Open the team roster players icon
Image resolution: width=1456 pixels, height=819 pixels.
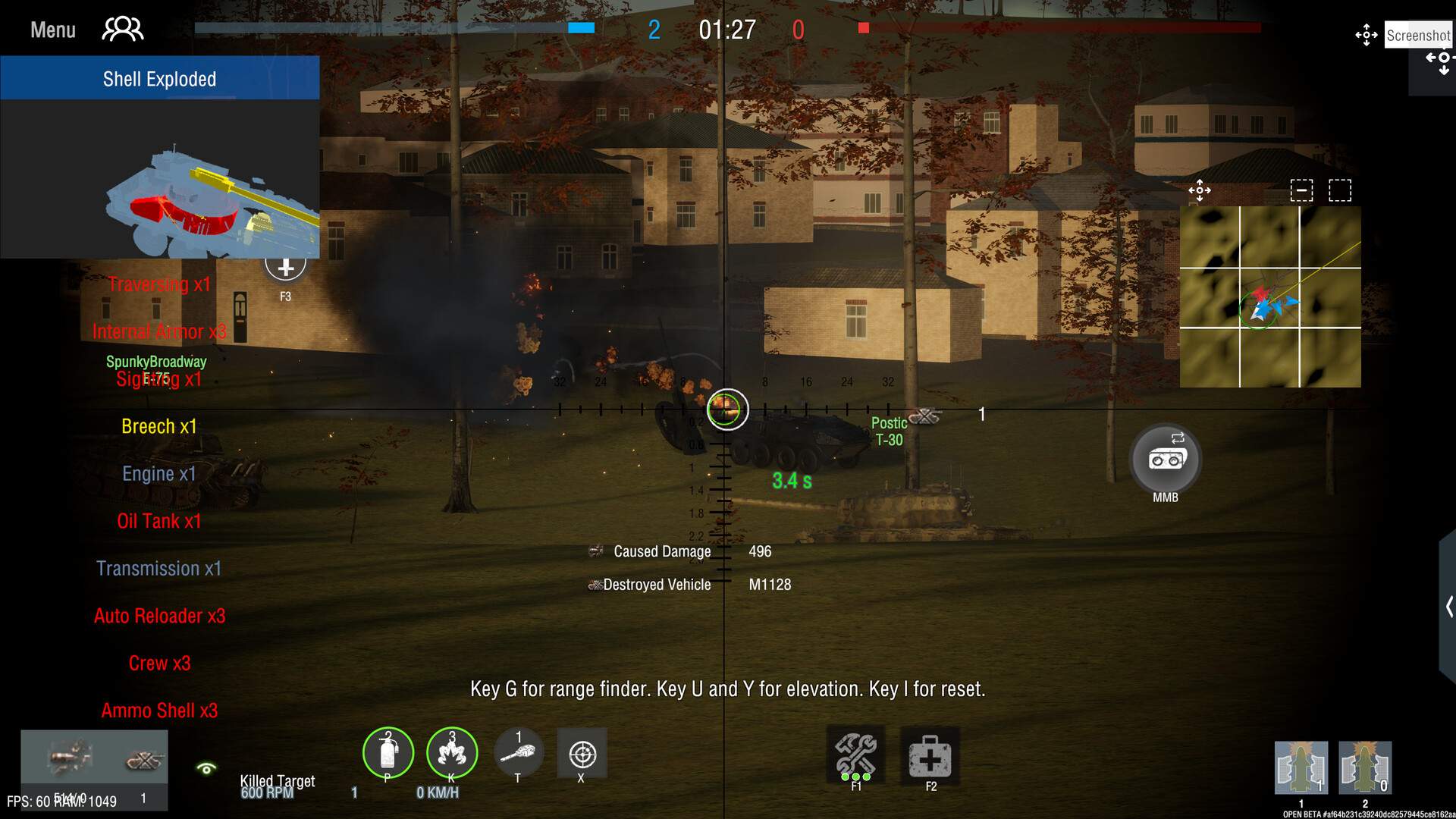click(122, 29)
